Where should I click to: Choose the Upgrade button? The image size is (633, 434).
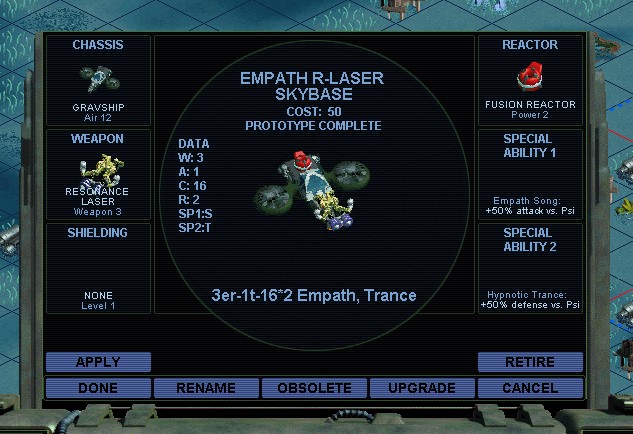(422, 388)
